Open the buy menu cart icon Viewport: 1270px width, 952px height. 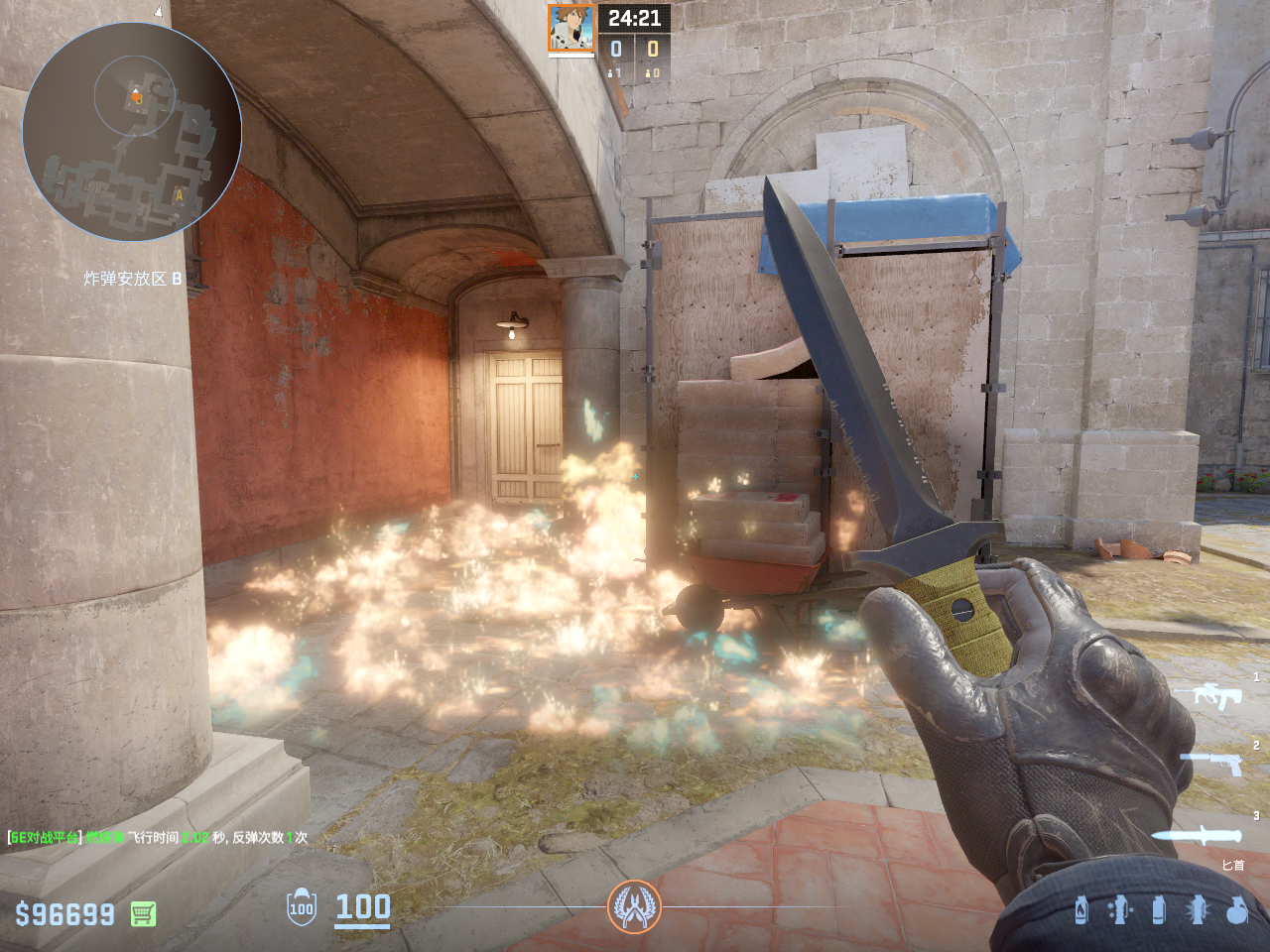coord(143,913)
